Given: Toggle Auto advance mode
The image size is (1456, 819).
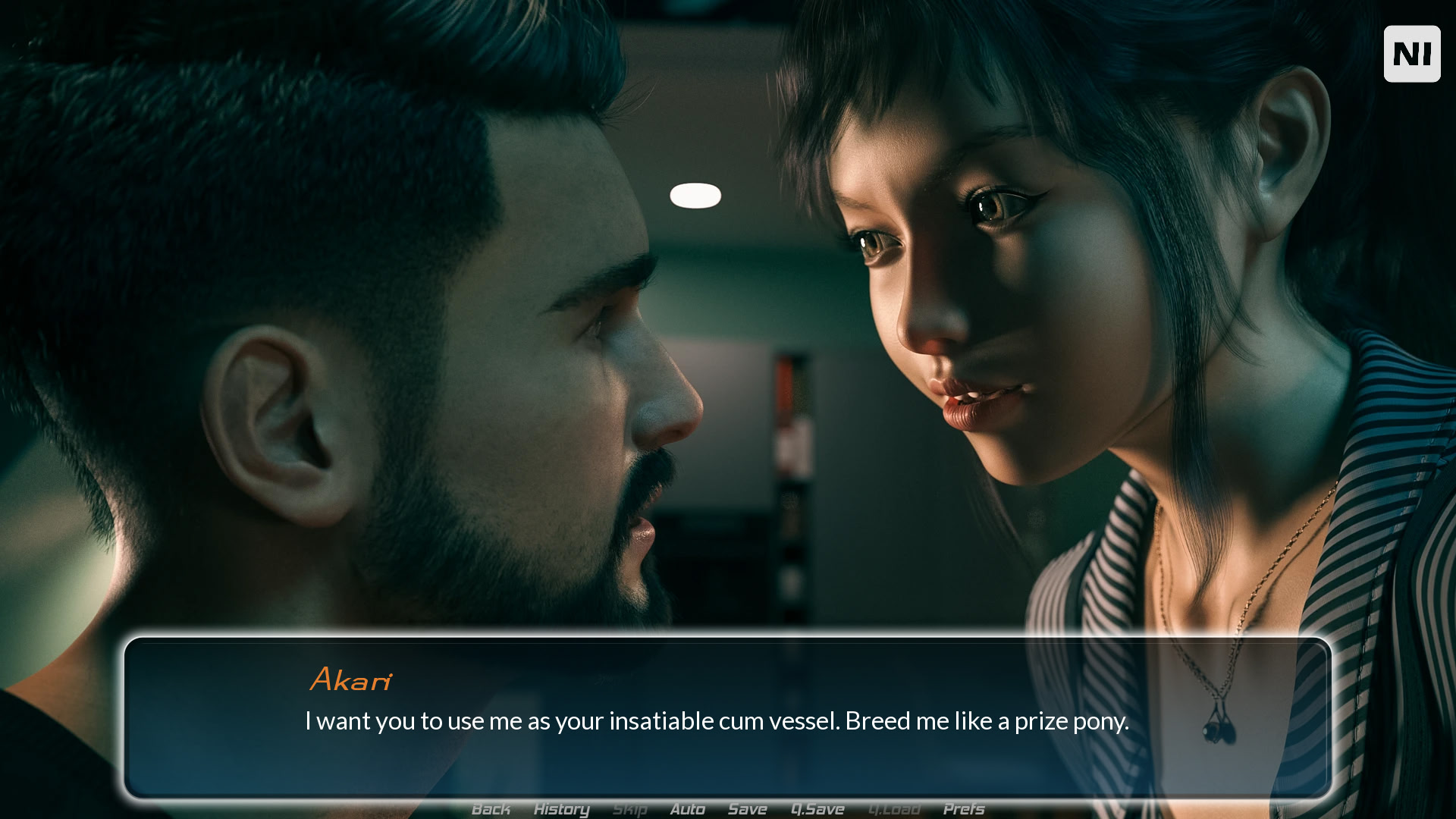Looking at the screenshot, I should click(x=687, y=809).
